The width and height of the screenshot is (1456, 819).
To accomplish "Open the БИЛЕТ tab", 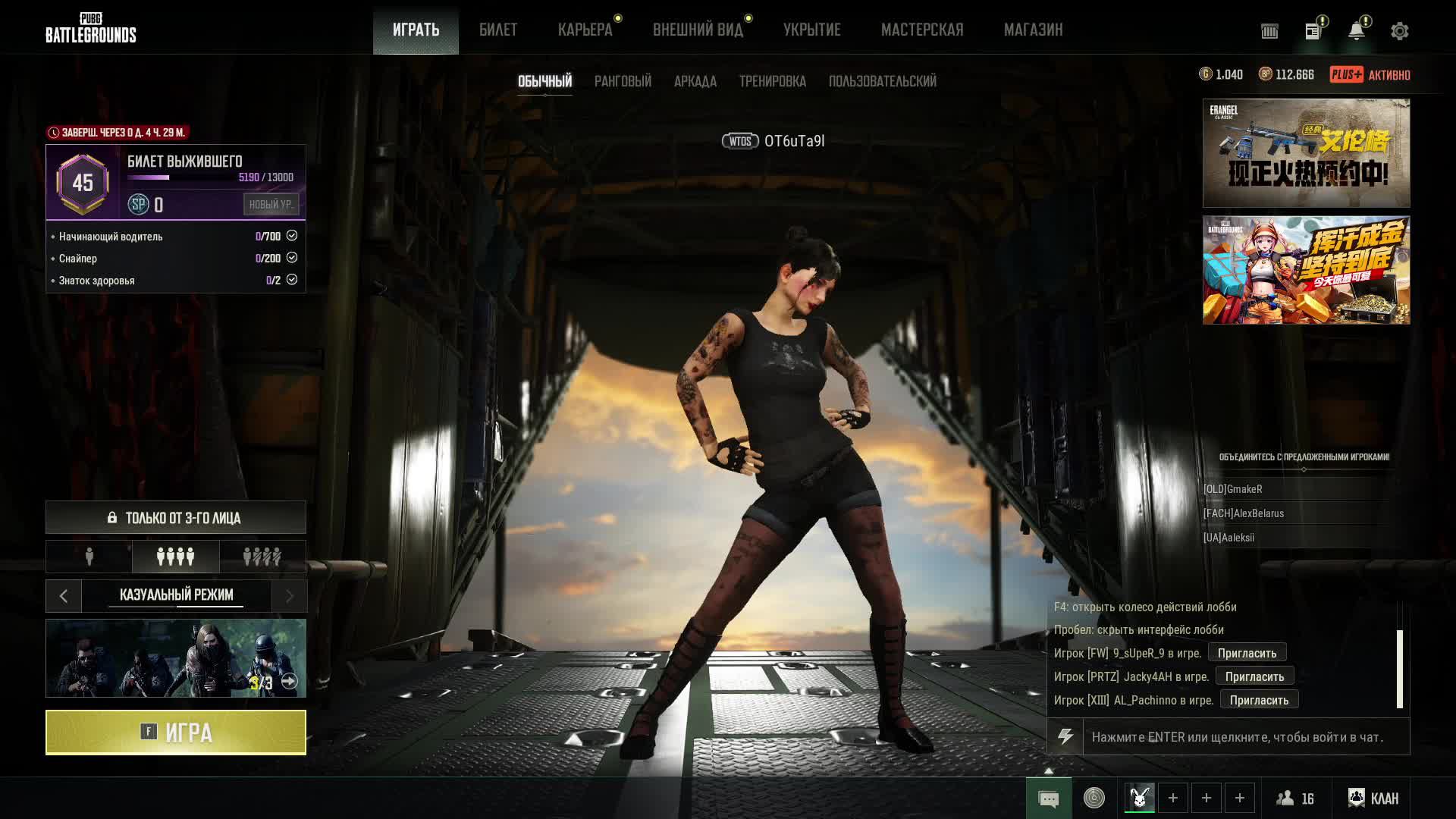I will coord(498,30).
